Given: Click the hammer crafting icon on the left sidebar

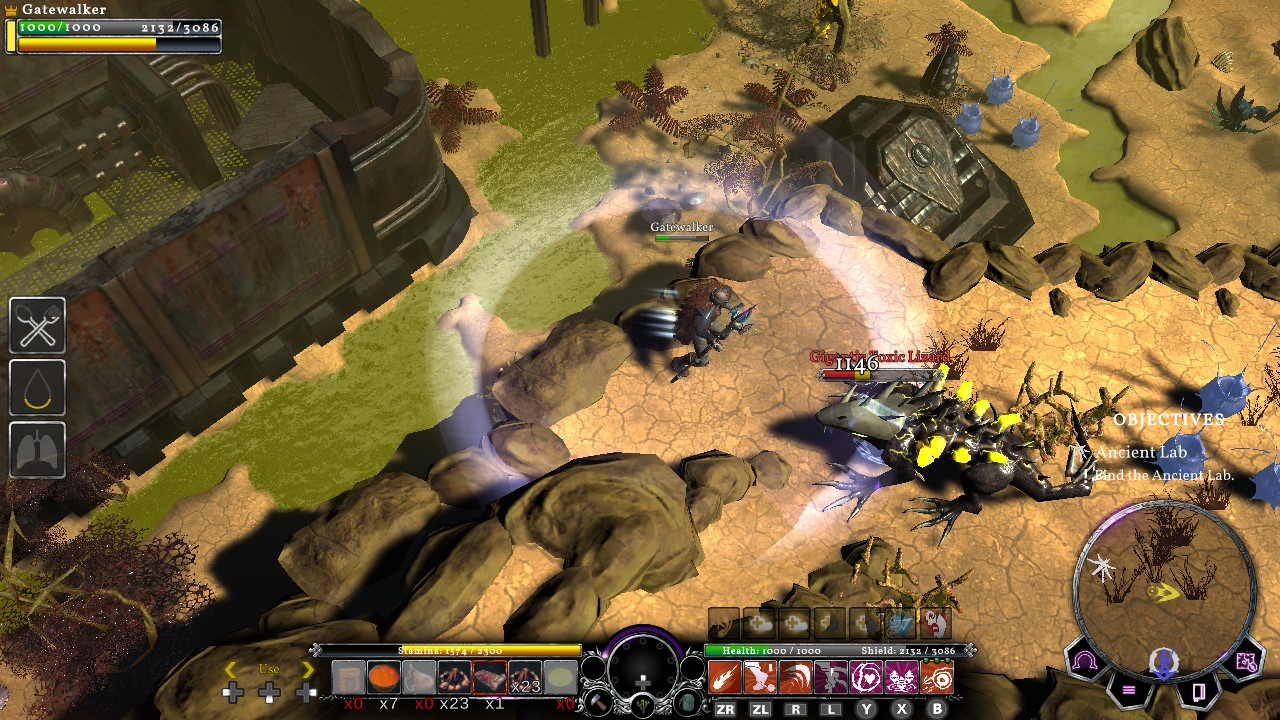Looking at the screenshot, I should point(37,326).
